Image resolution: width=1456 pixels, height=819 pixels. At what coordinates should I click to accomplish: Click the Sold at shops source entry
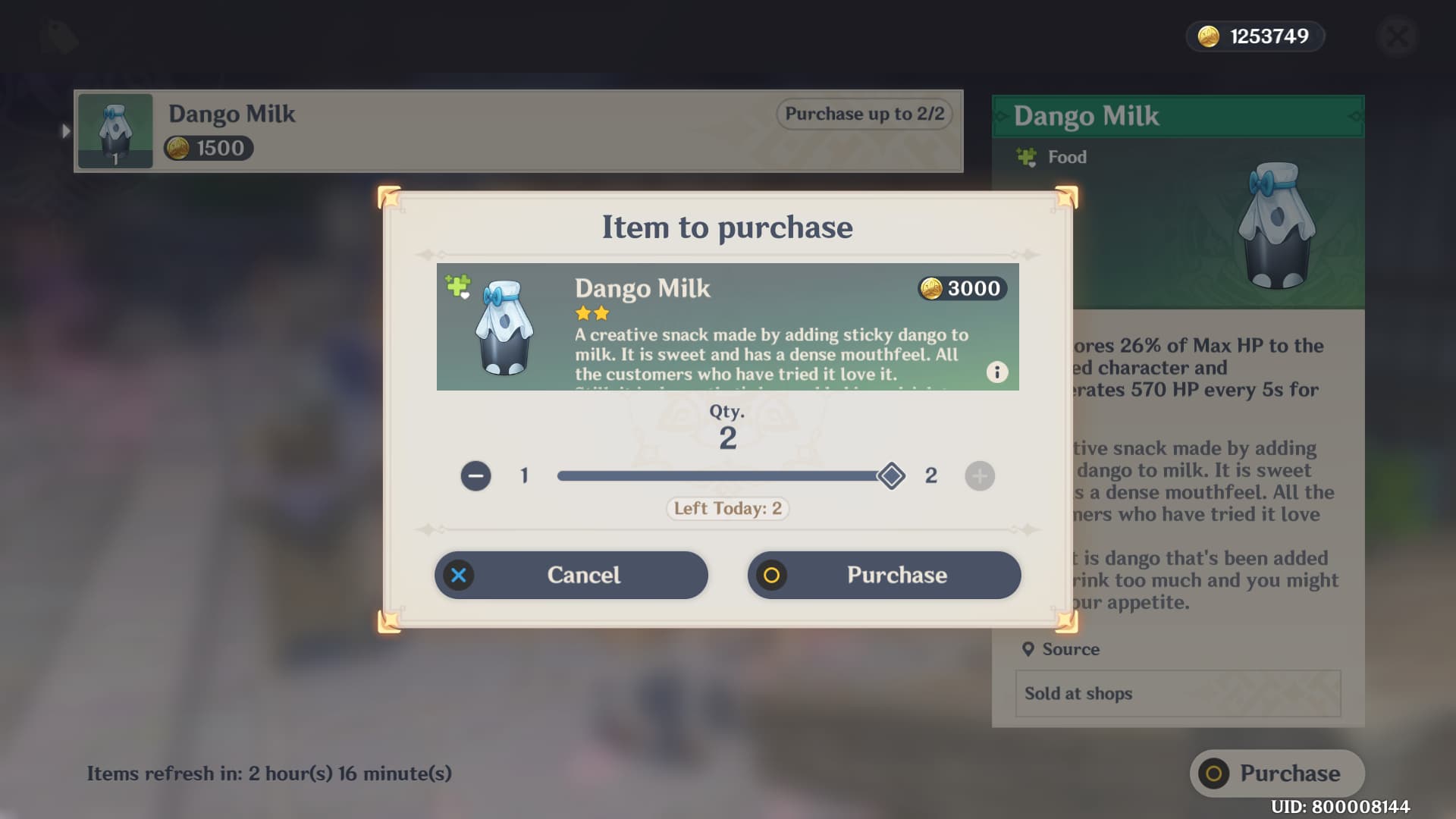(x=1176, y=693)
